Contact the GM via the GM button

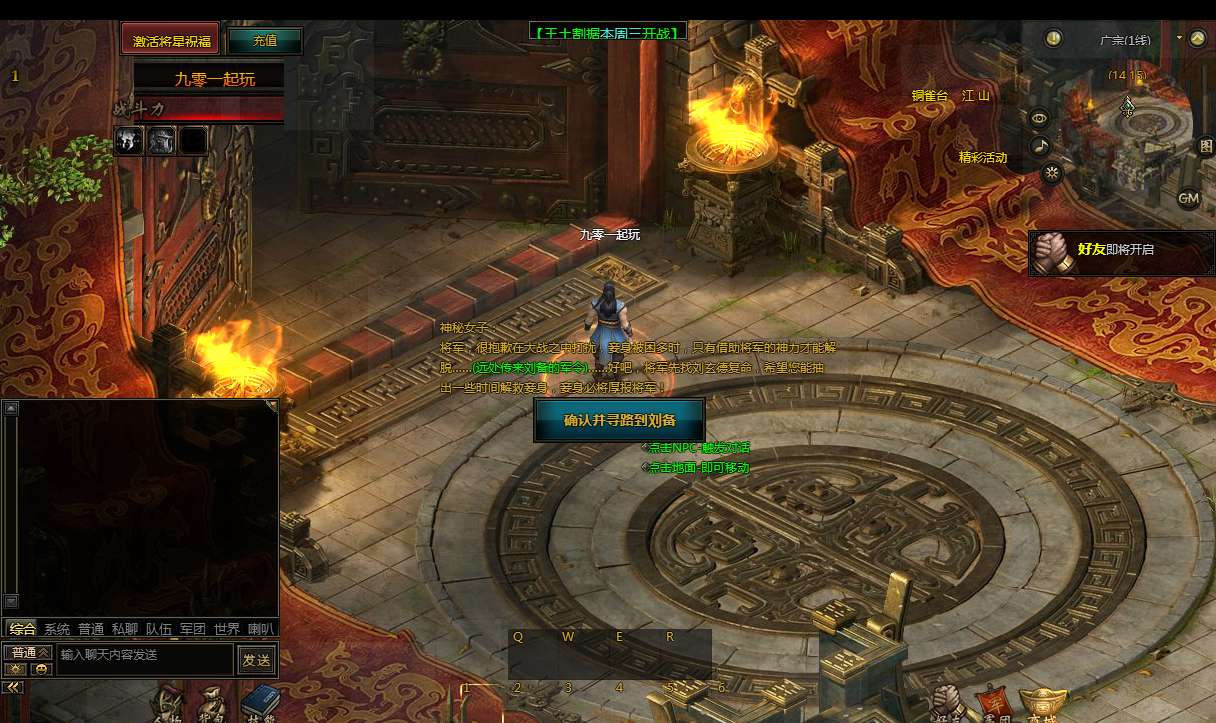coord(1188,198)
